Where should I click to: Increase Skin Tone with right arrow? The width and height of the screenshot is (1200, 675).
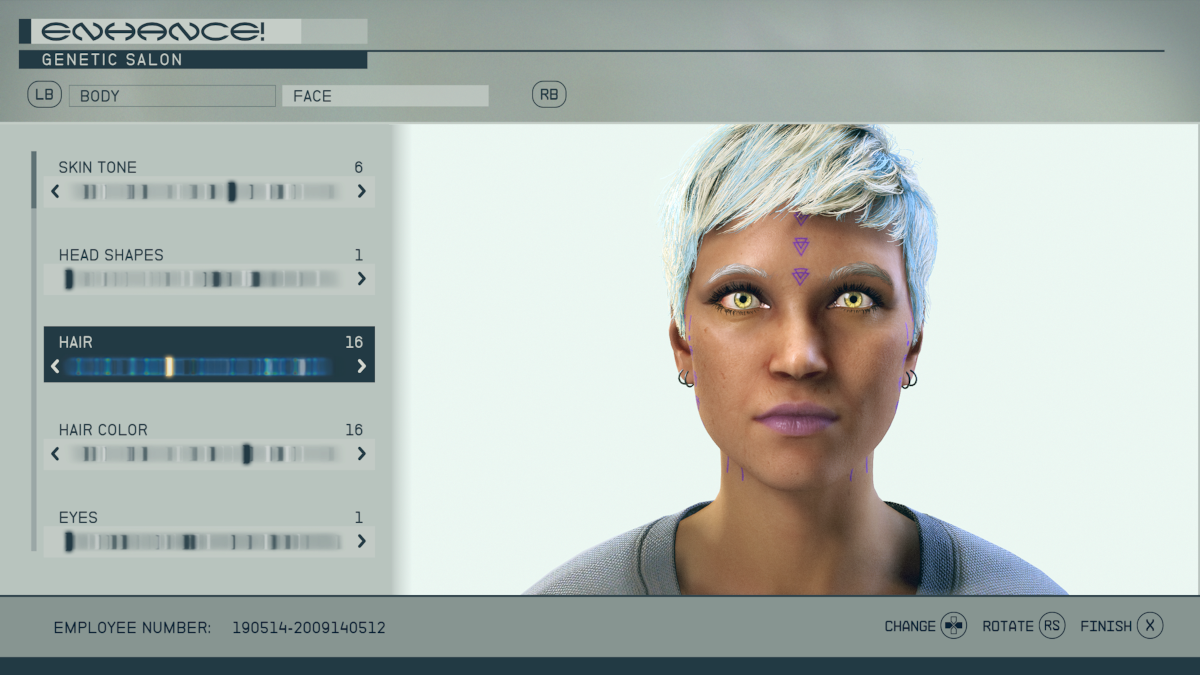pos(361,191)
